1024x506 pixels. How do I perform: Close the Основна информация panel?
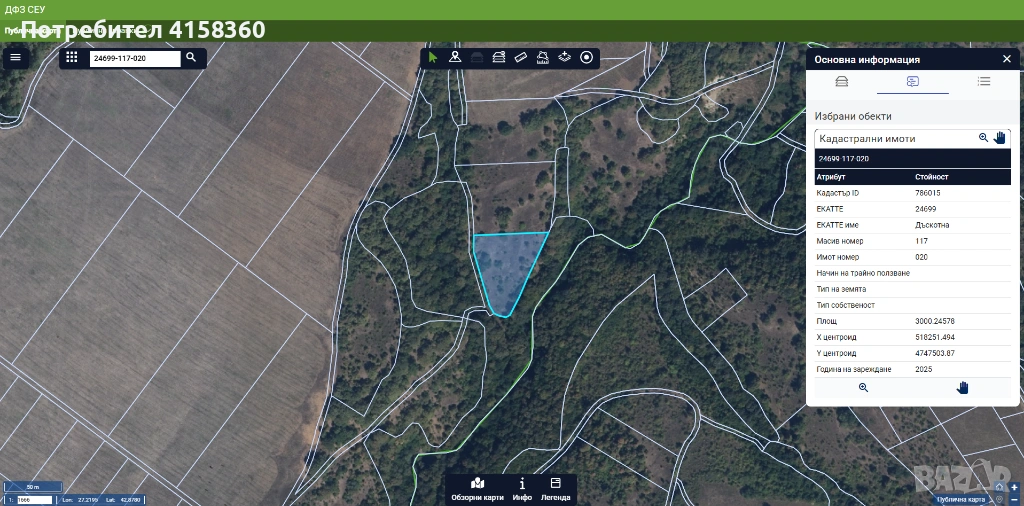pyautogui.click(x=1006, y=59)
